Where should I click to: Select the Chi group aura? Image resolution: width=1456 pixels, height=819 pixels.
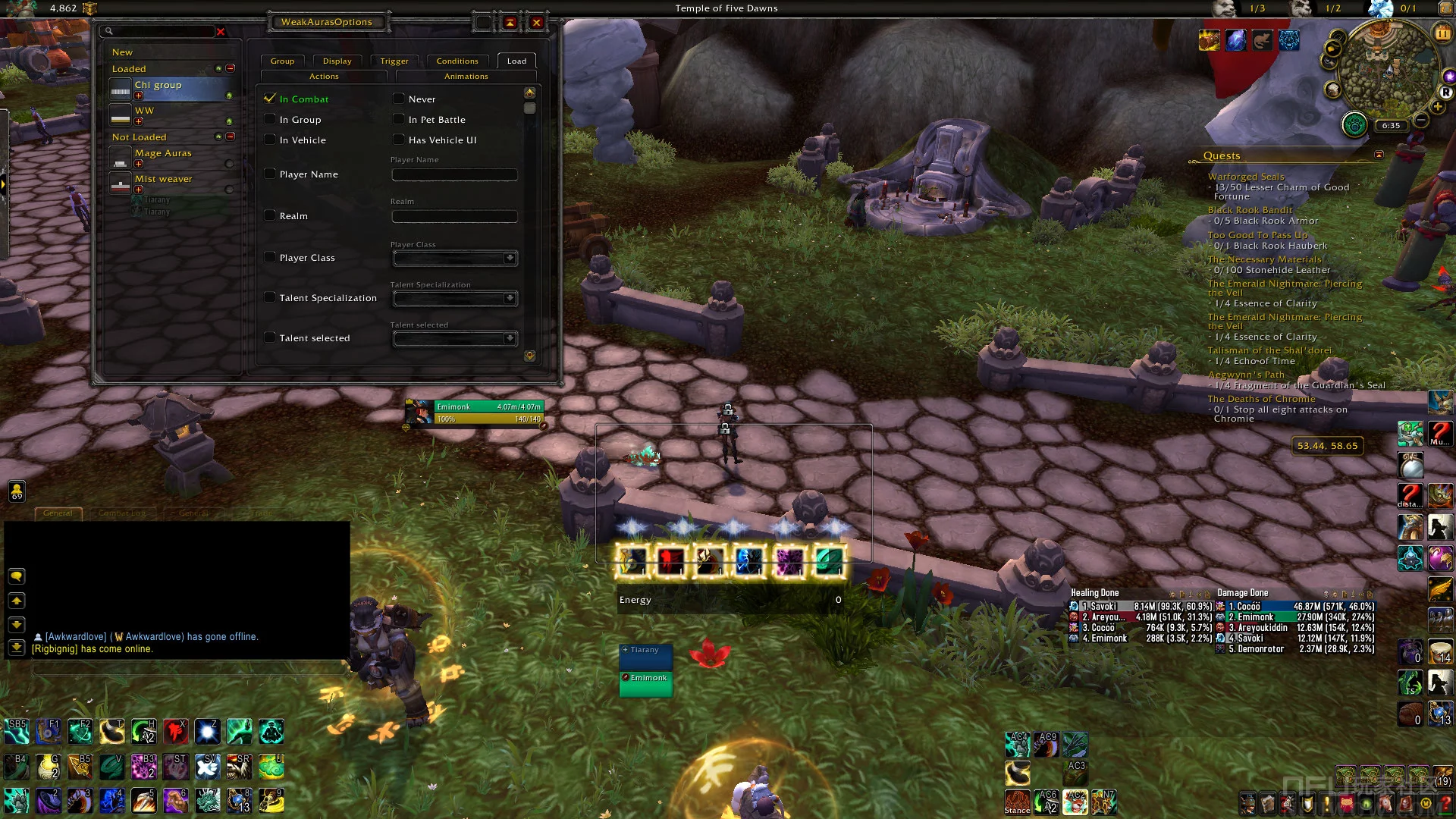coord(158,86)
